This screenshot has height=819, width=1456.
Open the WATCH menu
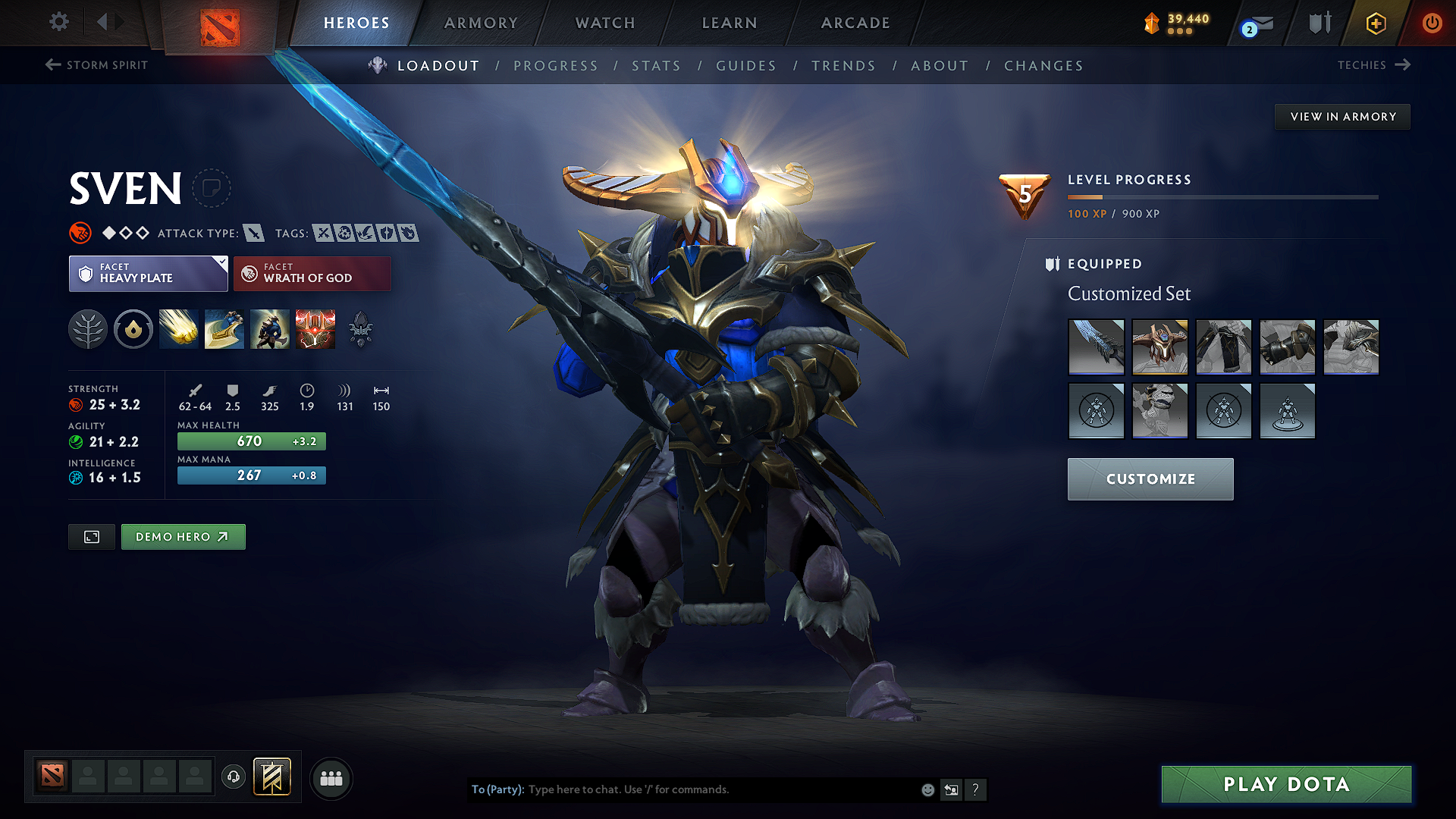(x=604, y=23)
